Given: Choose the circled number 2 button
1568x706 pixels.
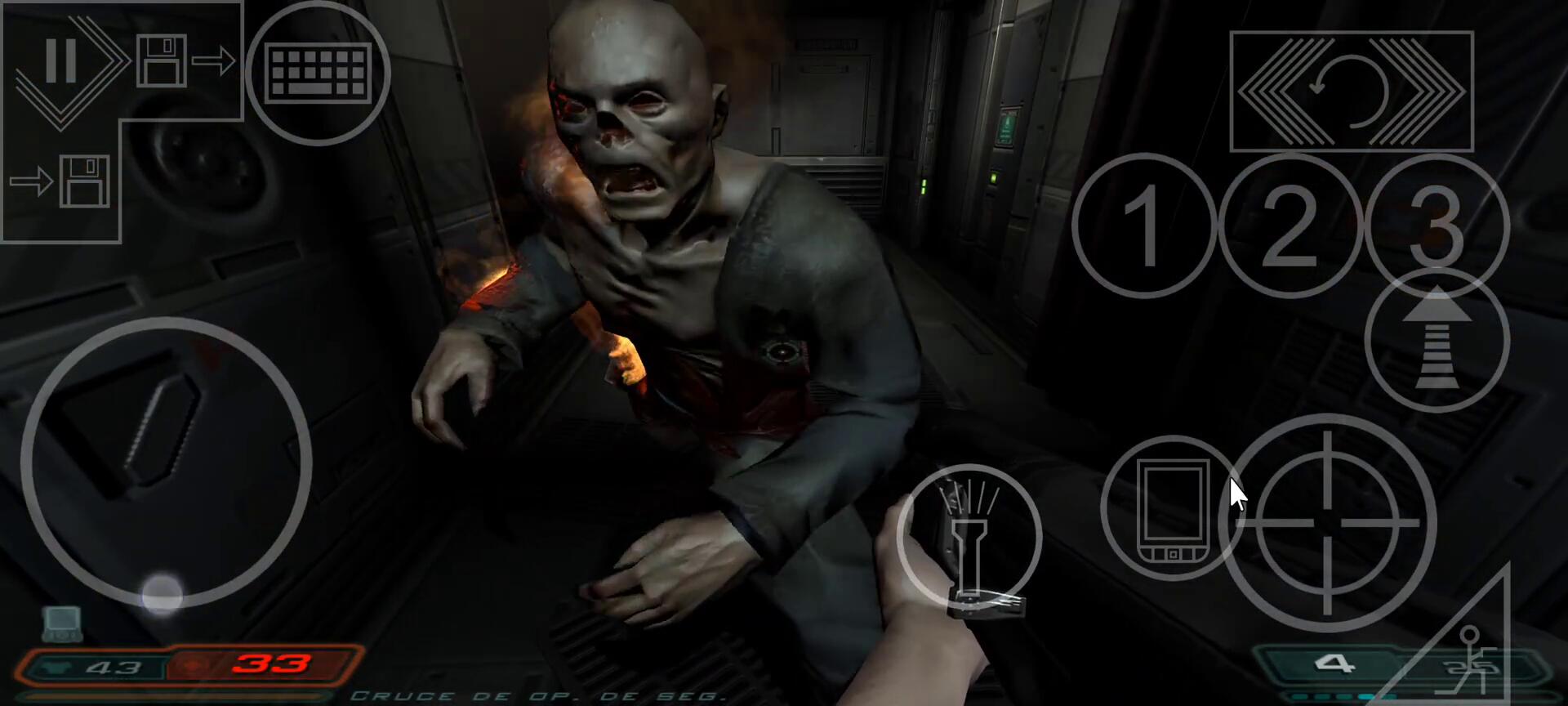Looking at the screenshot, I should (1290, 226).
